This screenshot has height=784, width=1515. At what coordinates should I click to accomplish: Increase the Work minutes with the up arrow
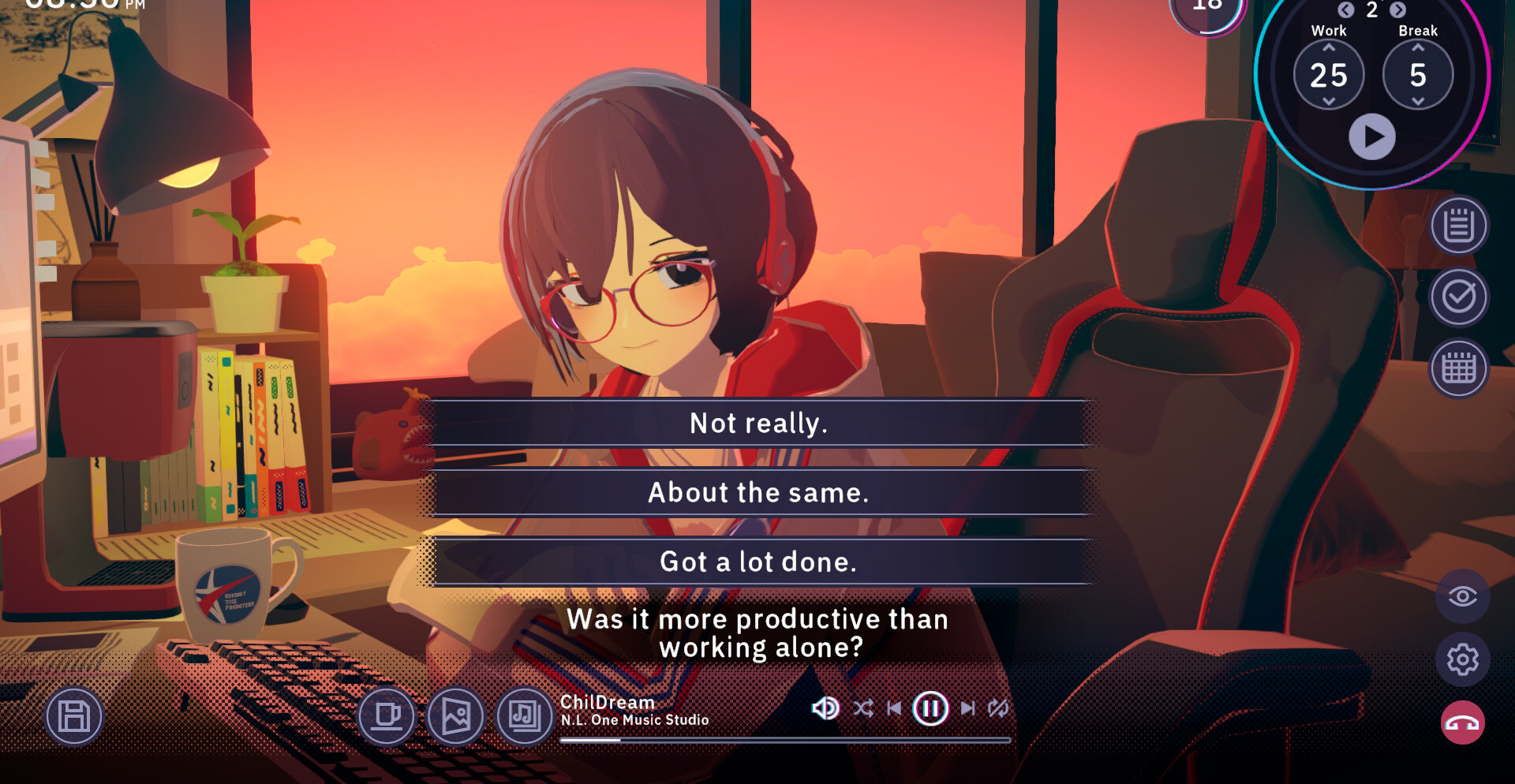[1329, 48]
